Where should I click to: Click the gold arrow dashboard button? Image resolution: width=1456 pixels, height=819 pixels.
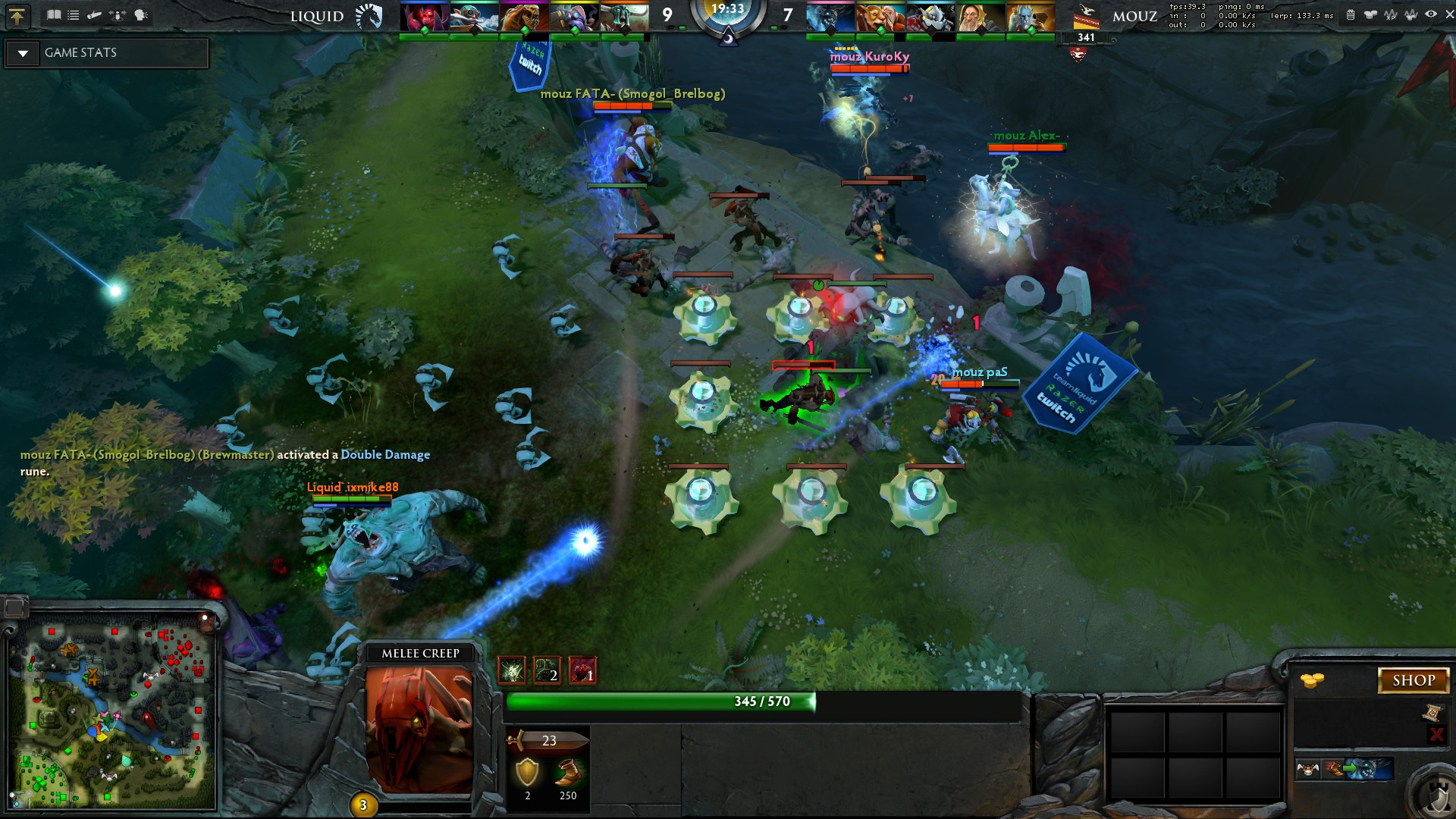17,15
